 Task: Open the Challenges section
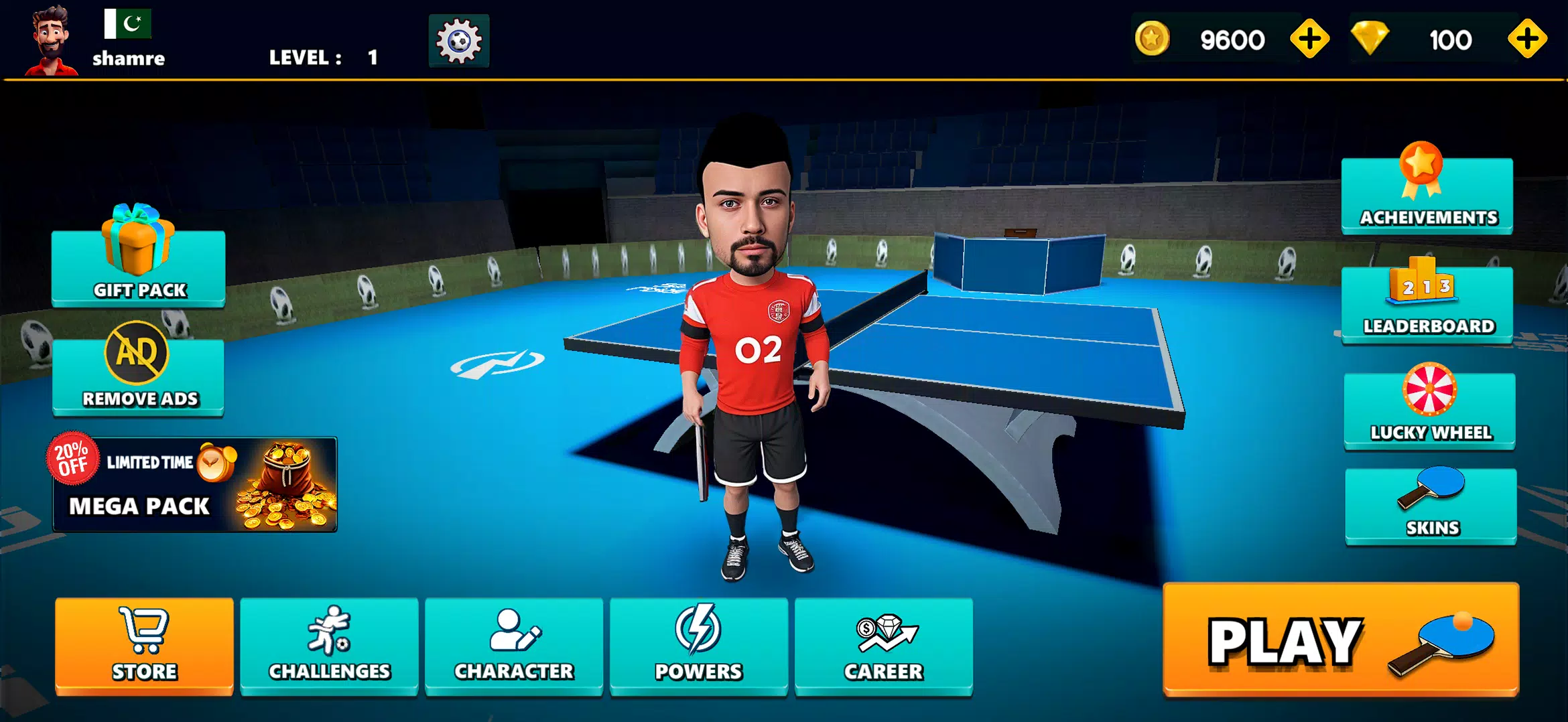pyautogui.click(x=328, y=644)
